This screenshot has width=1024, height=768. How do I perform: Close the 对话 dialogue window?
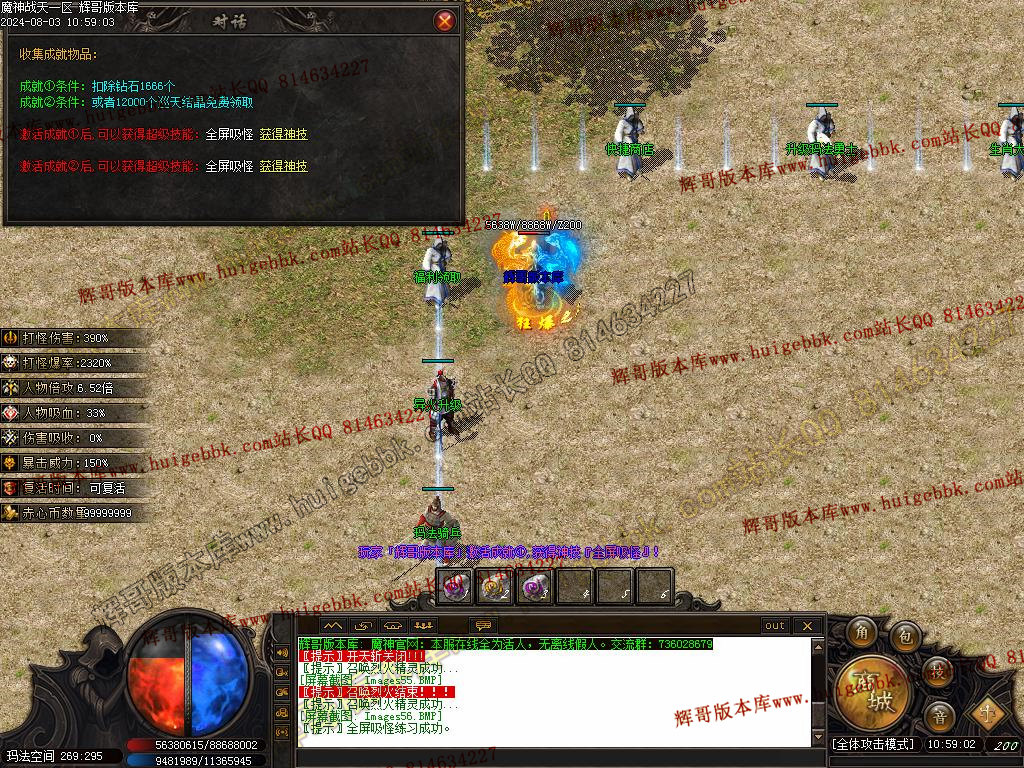coord(445,20)
